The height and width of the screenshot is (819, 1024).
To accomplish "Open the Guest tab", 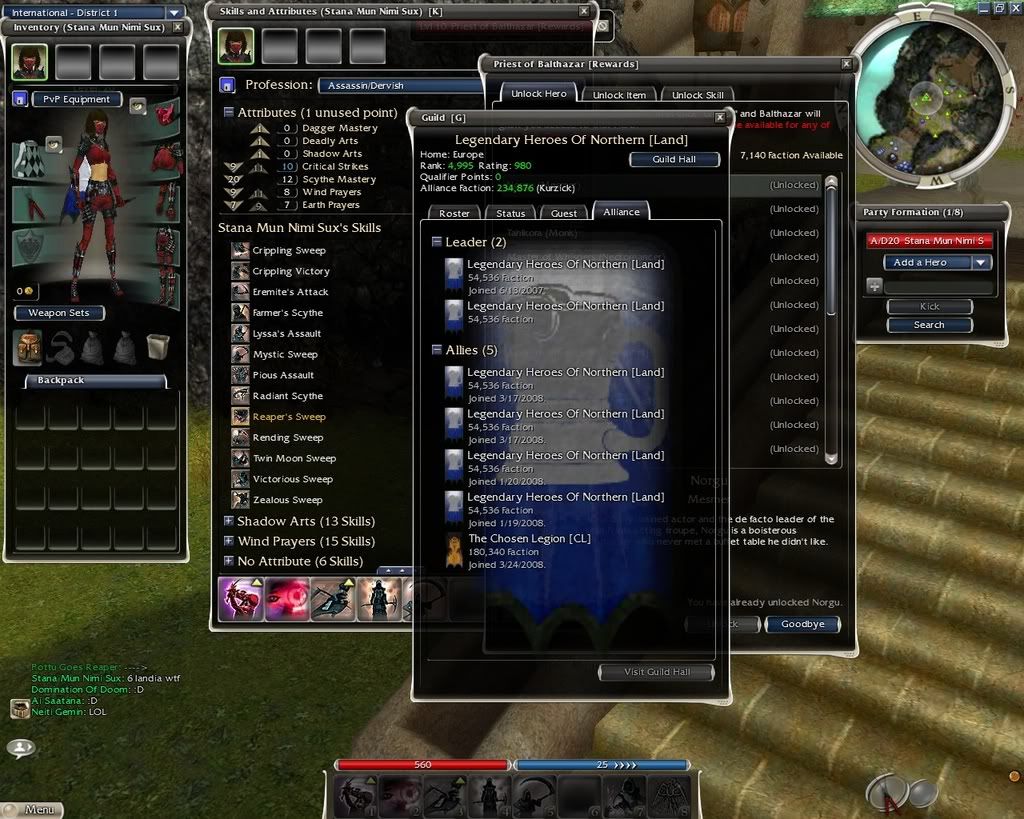I will (x=564, y=213).
